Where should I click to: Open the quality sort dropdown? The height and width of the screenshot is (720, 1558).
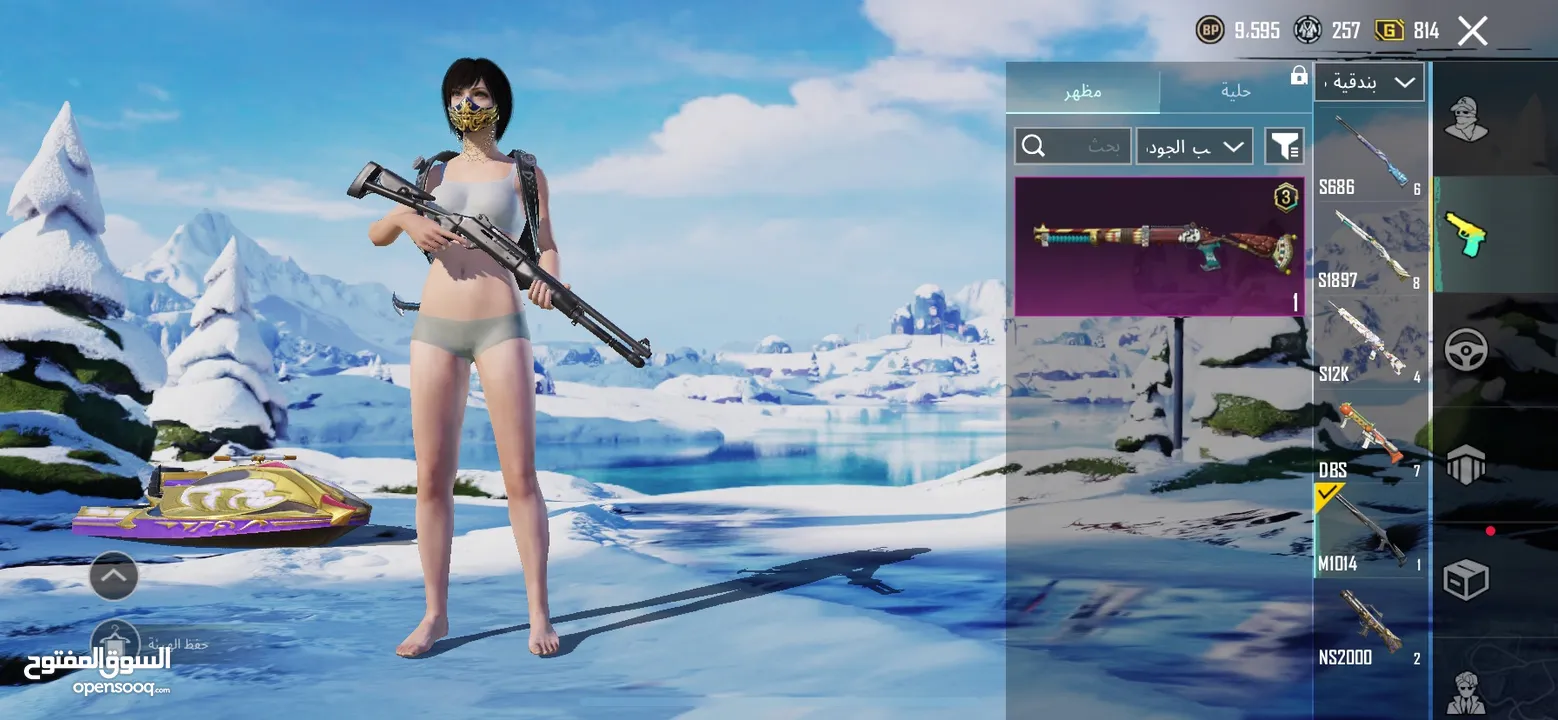1194,147
